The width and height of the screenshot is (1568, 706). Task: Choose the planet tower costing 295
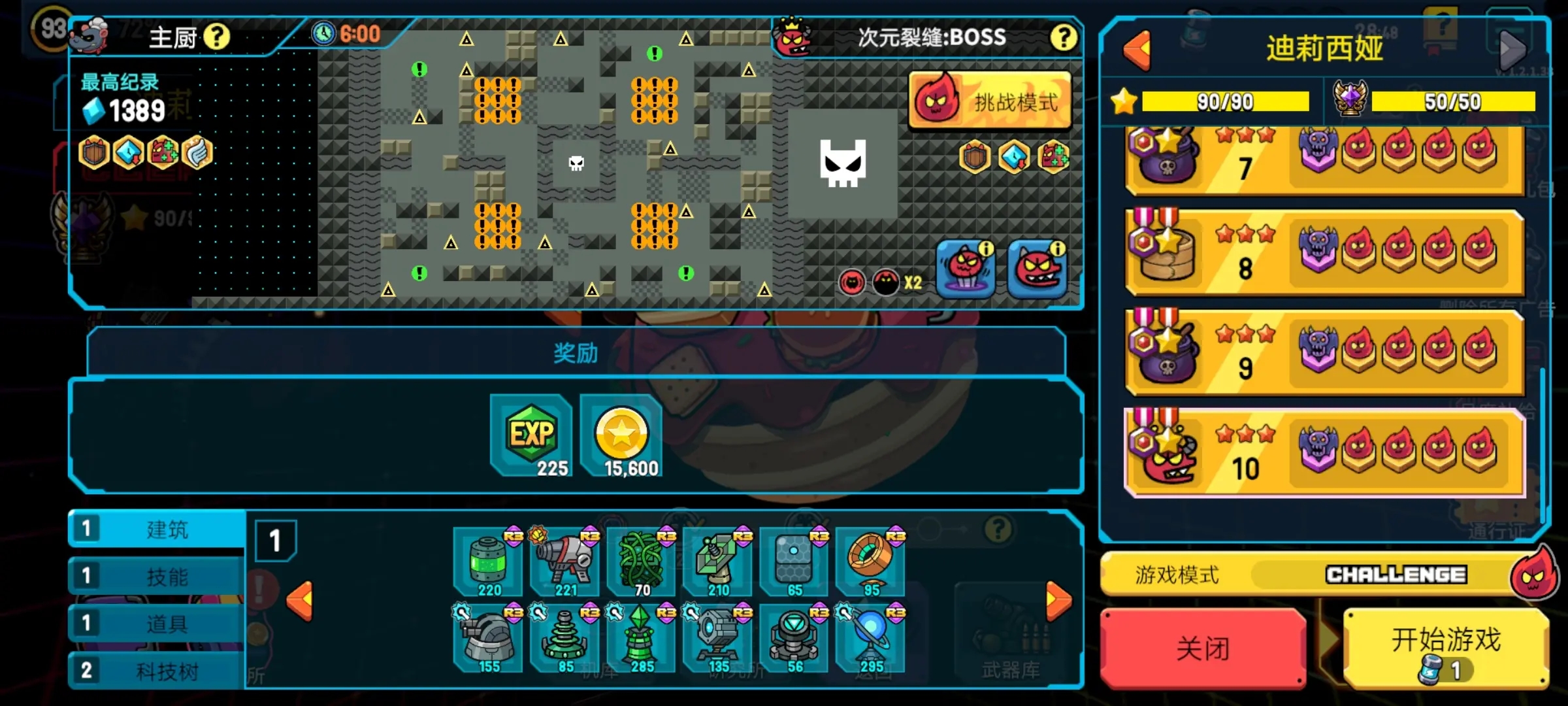pyautogui.click(x=871, y=639)
